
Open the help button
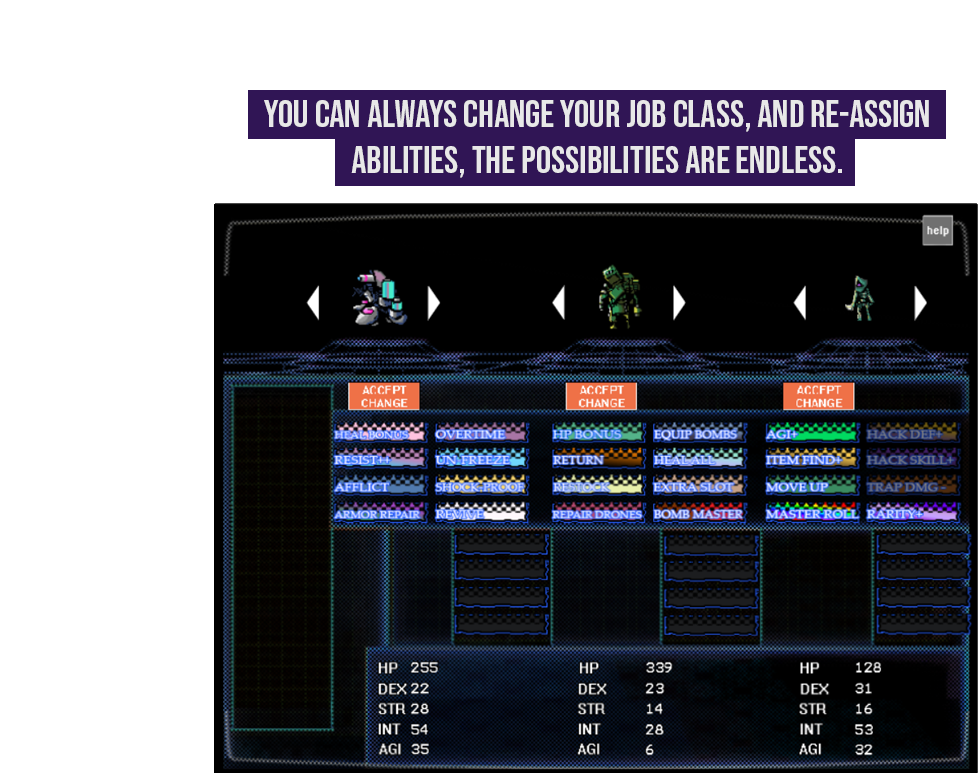point(937,231)
